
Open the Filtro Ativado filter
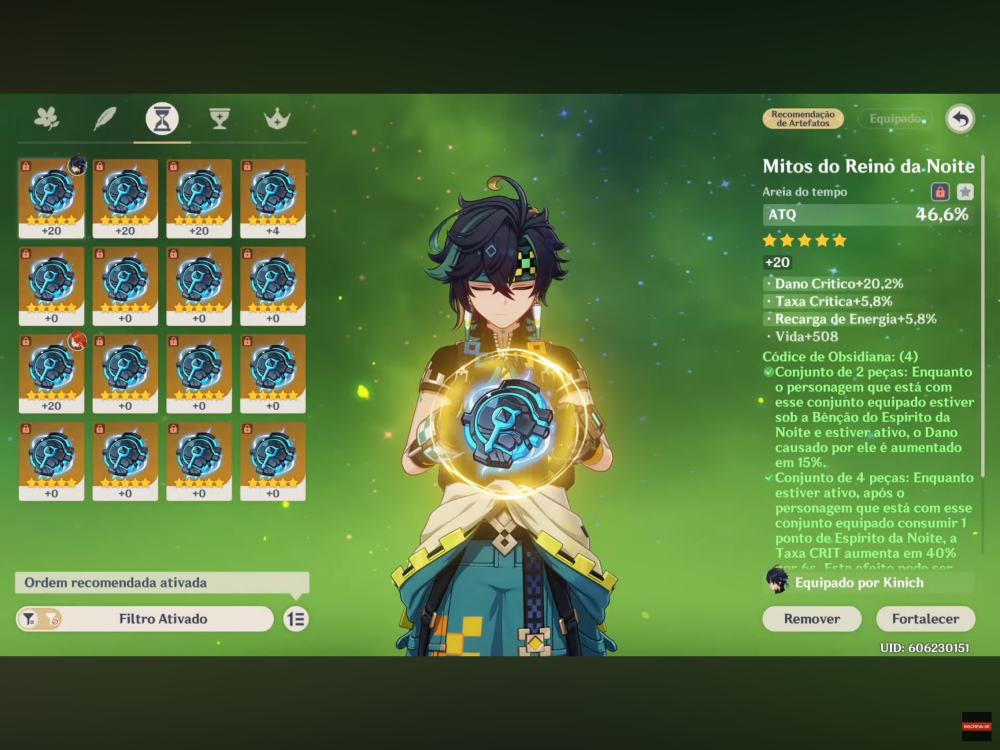[145, 619]
